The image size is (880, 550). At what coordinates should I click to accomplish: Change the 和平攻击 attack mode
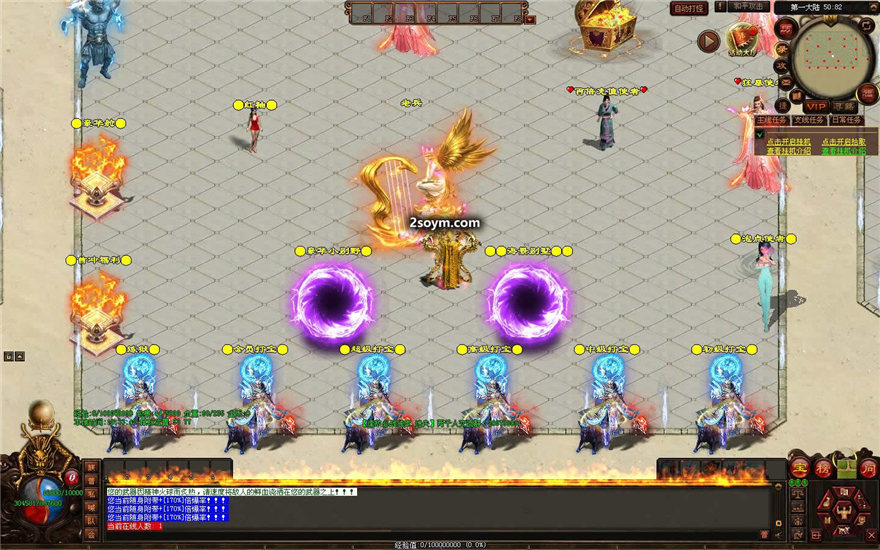[749, 6]
